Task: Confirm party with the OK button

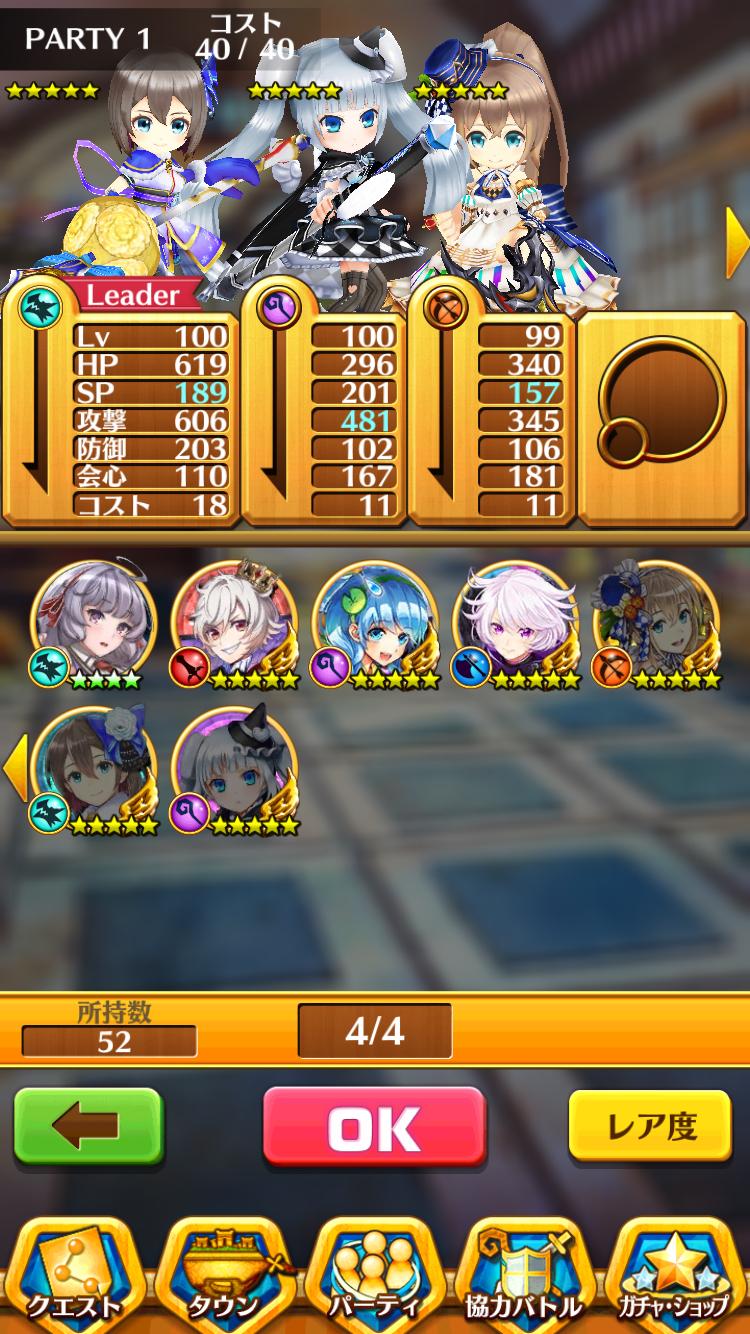Action: point(374,1127)
